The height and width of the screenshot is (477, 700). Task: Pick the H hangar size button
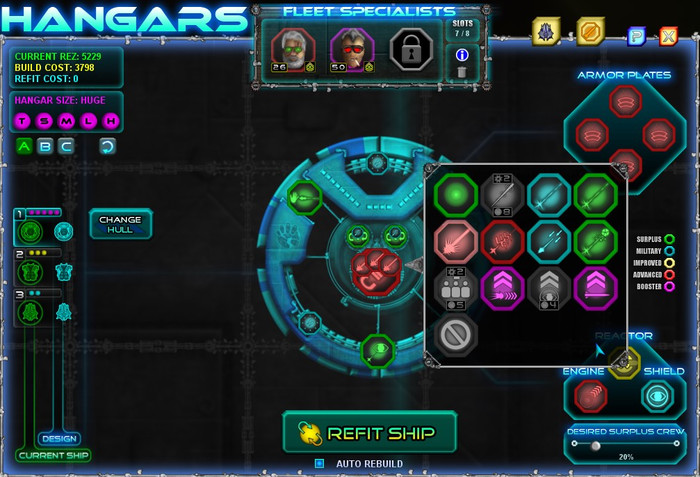[x=111, y=121]
